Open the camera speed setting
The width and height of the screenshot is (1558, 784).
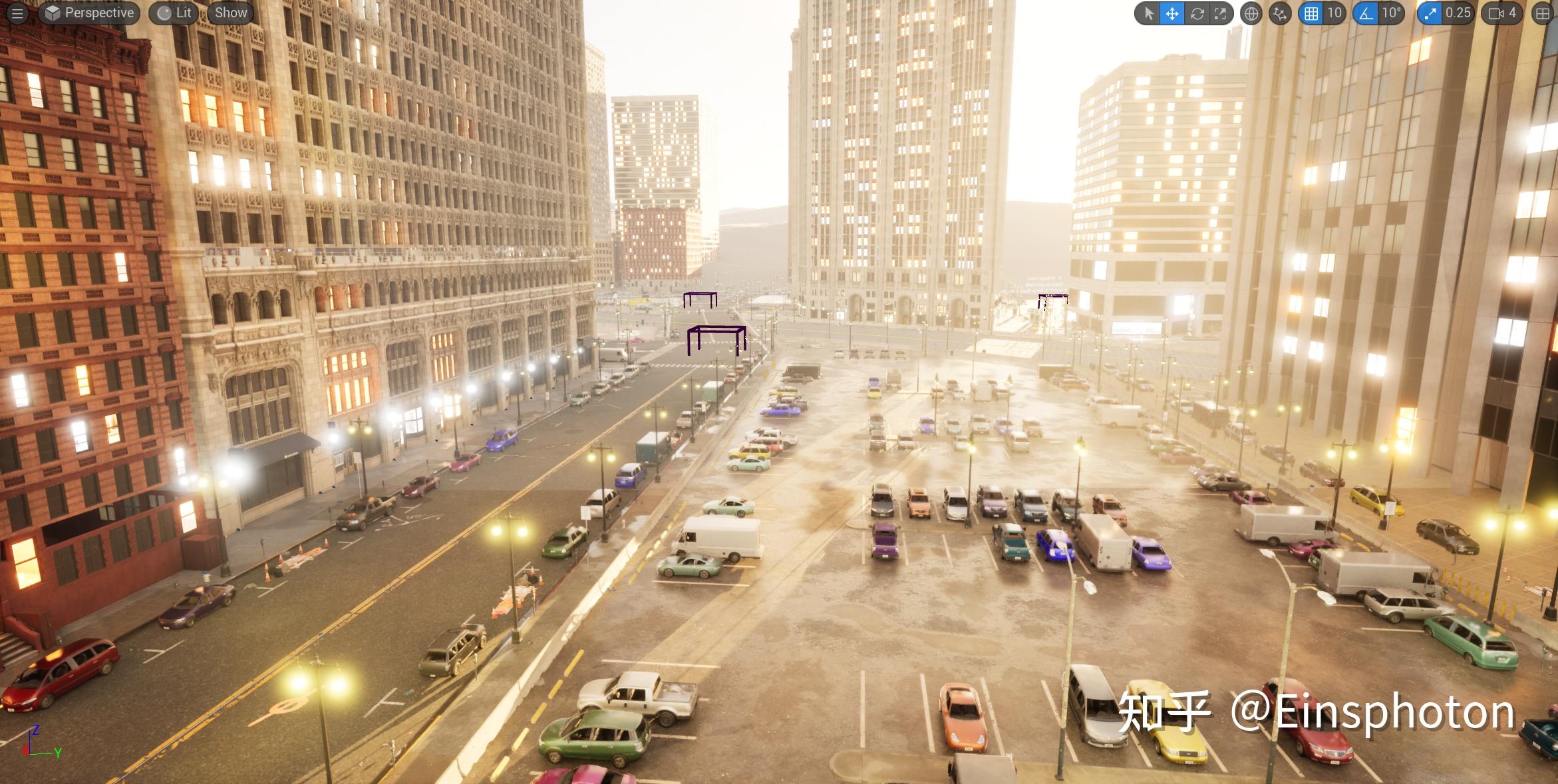pyautogui.click(x=1502, y=13)
